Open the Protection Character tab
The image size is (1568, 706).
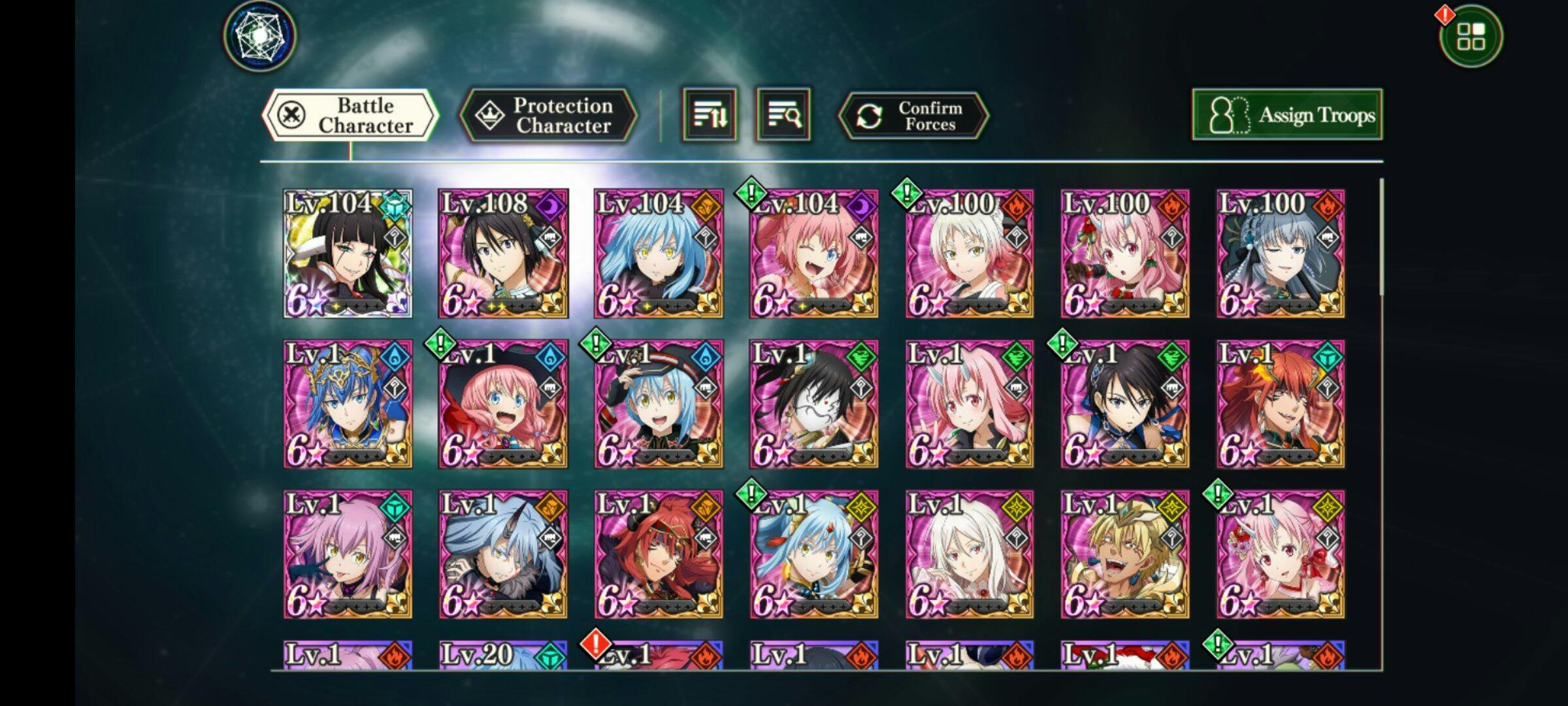pos(548,116)
